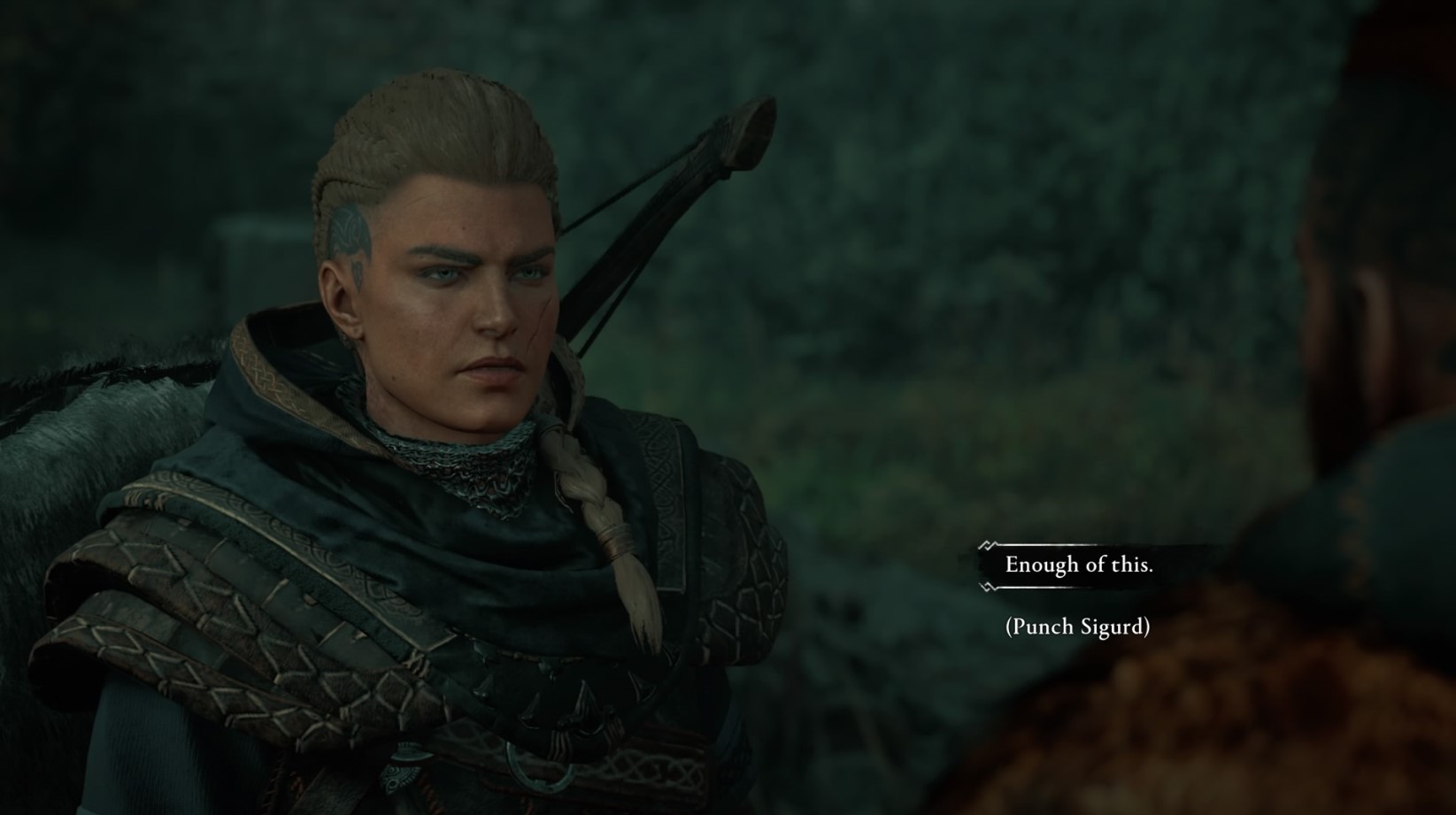Select the "Enough of this." dialogue option

click(x=1077, y=565)
